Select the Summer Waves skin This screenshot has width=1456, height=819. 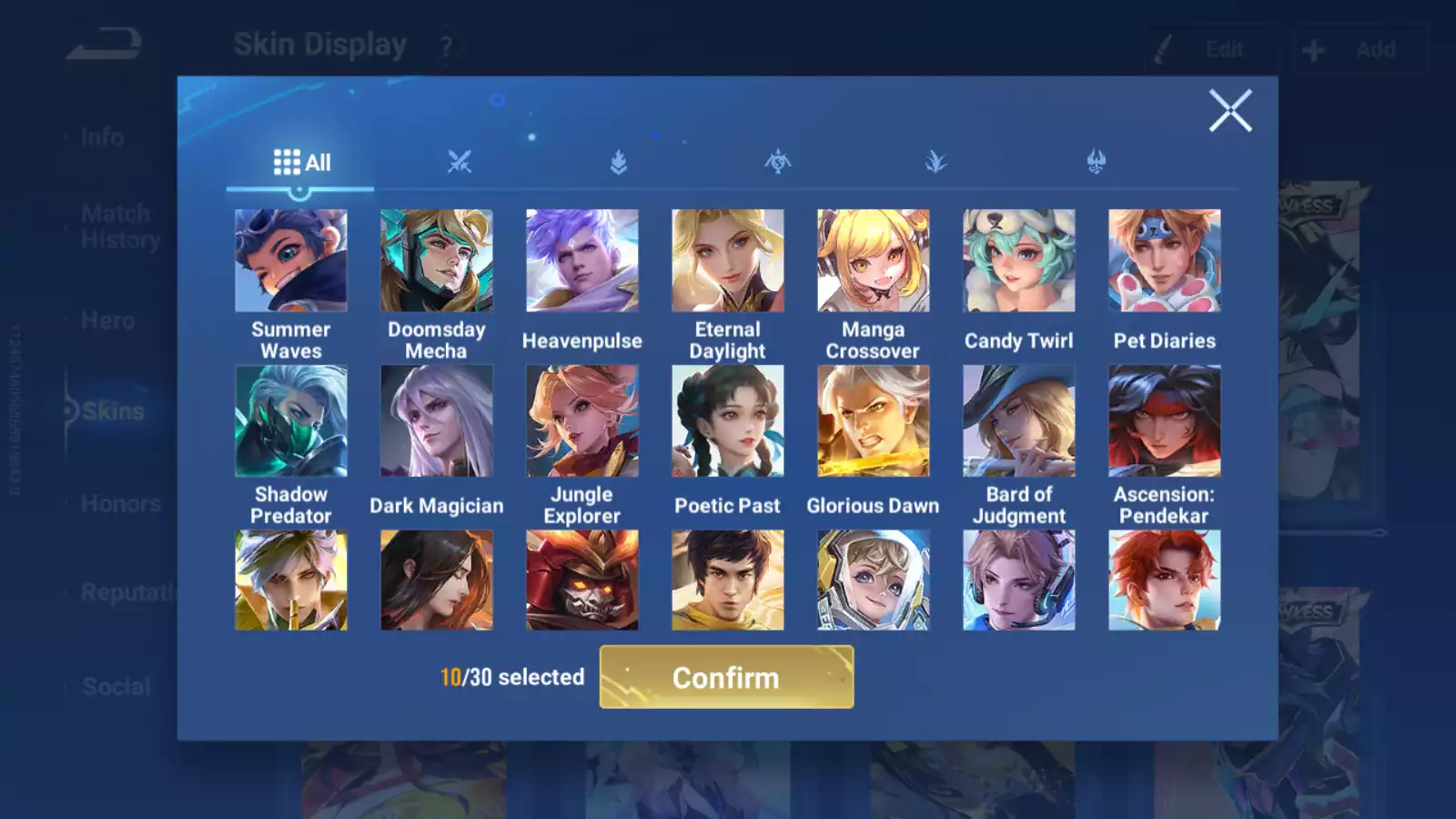click(x=291, y=261)
